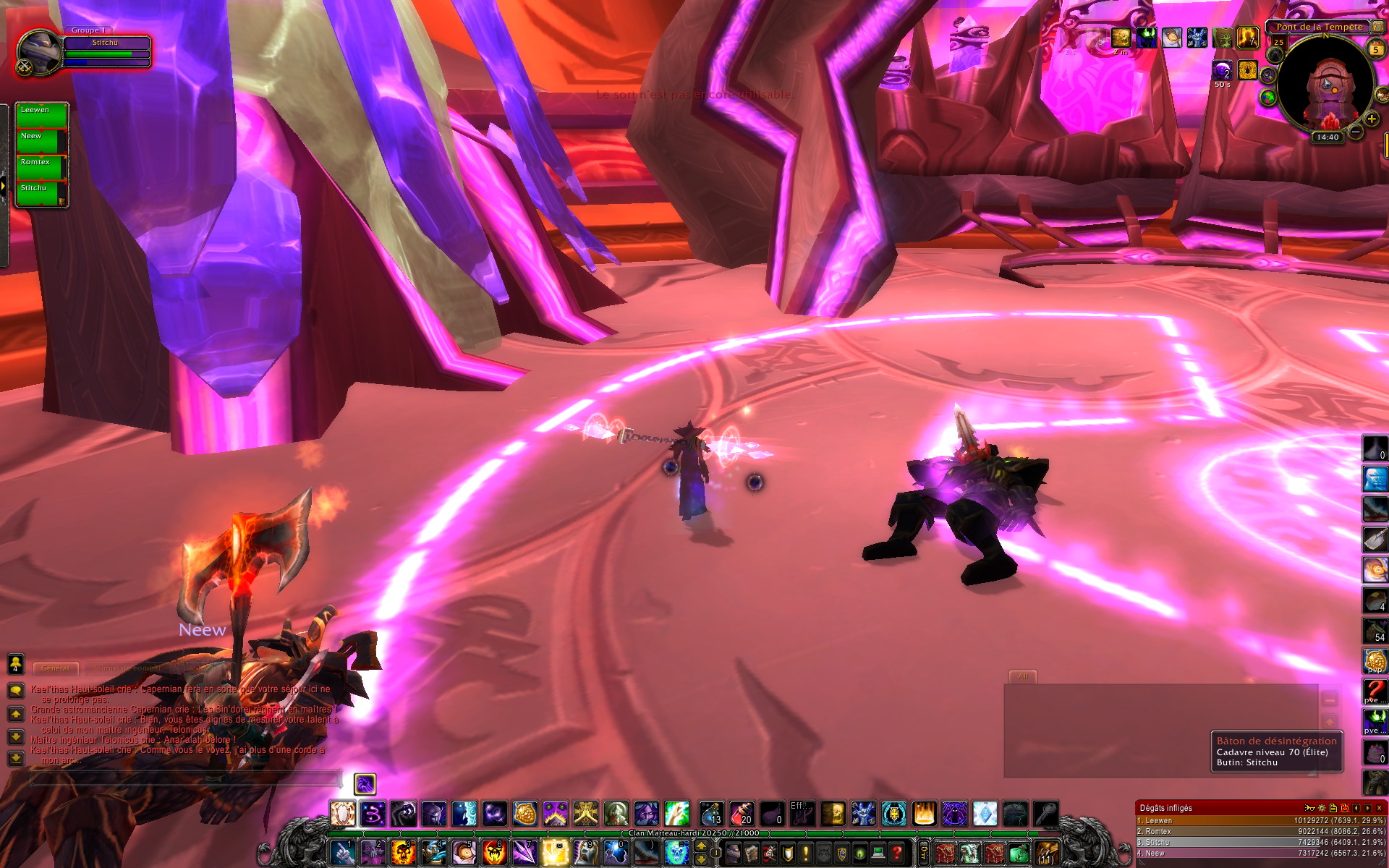Click Stitchu's target portrait frame

(41, 51)
